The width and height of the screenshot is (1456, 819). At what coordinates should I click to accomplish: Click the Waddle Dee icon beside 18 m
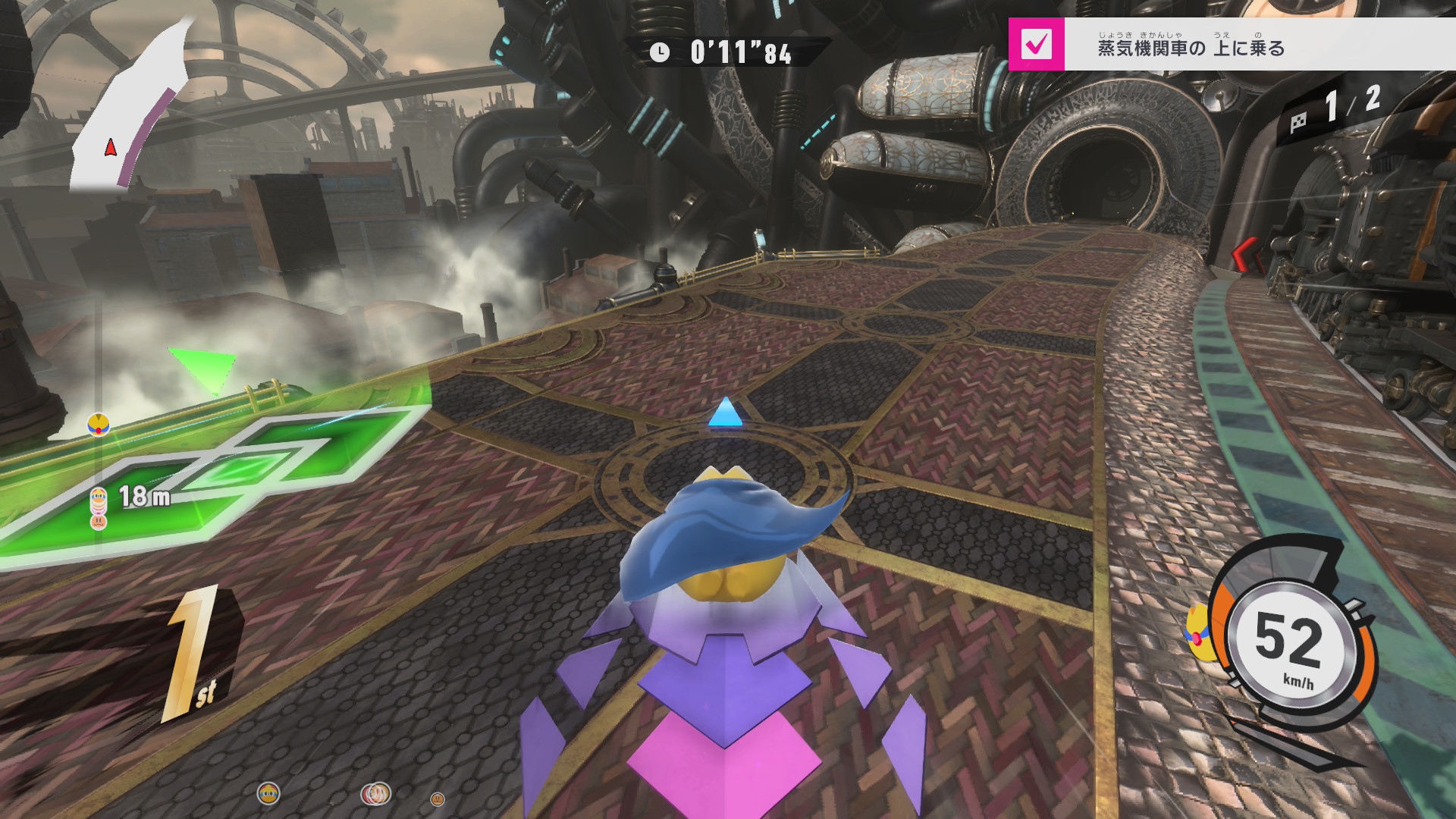point(99,520)
